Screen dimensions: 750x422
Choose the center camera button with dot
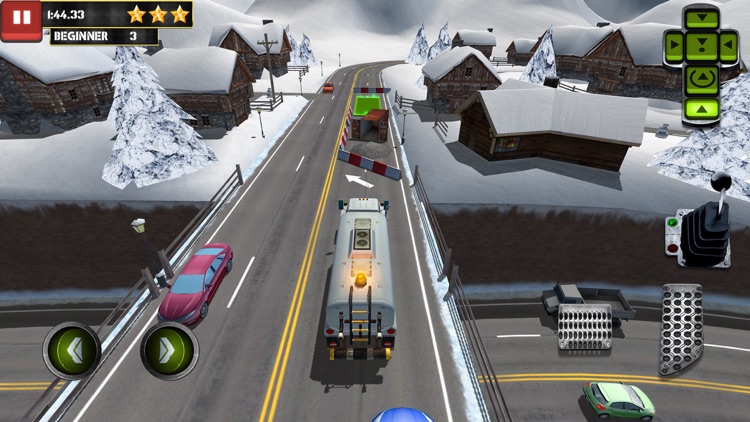click(x=701, y=45)
